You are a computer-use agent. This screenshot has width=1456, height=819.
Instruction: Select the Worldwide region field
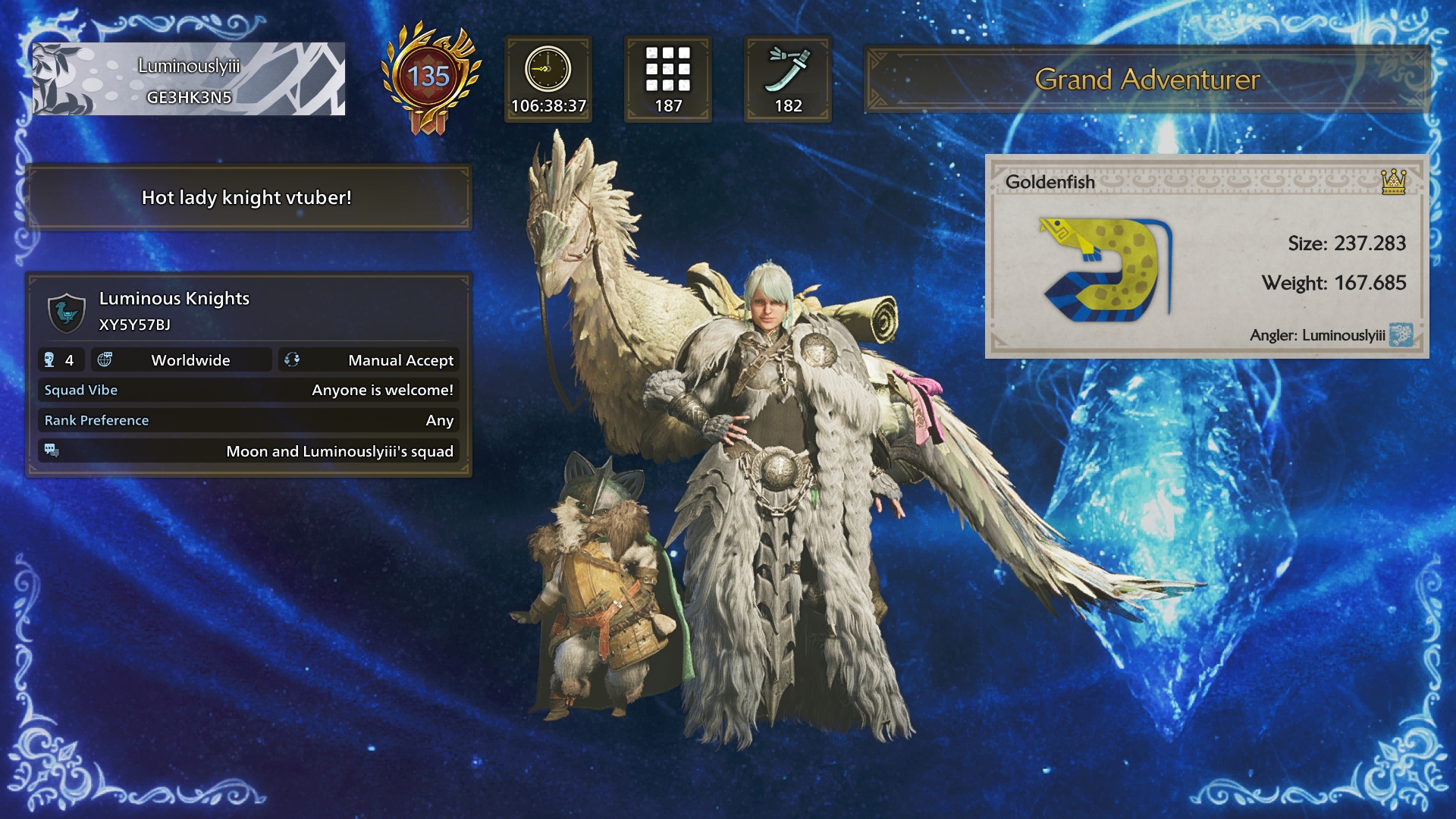[182, 360]
